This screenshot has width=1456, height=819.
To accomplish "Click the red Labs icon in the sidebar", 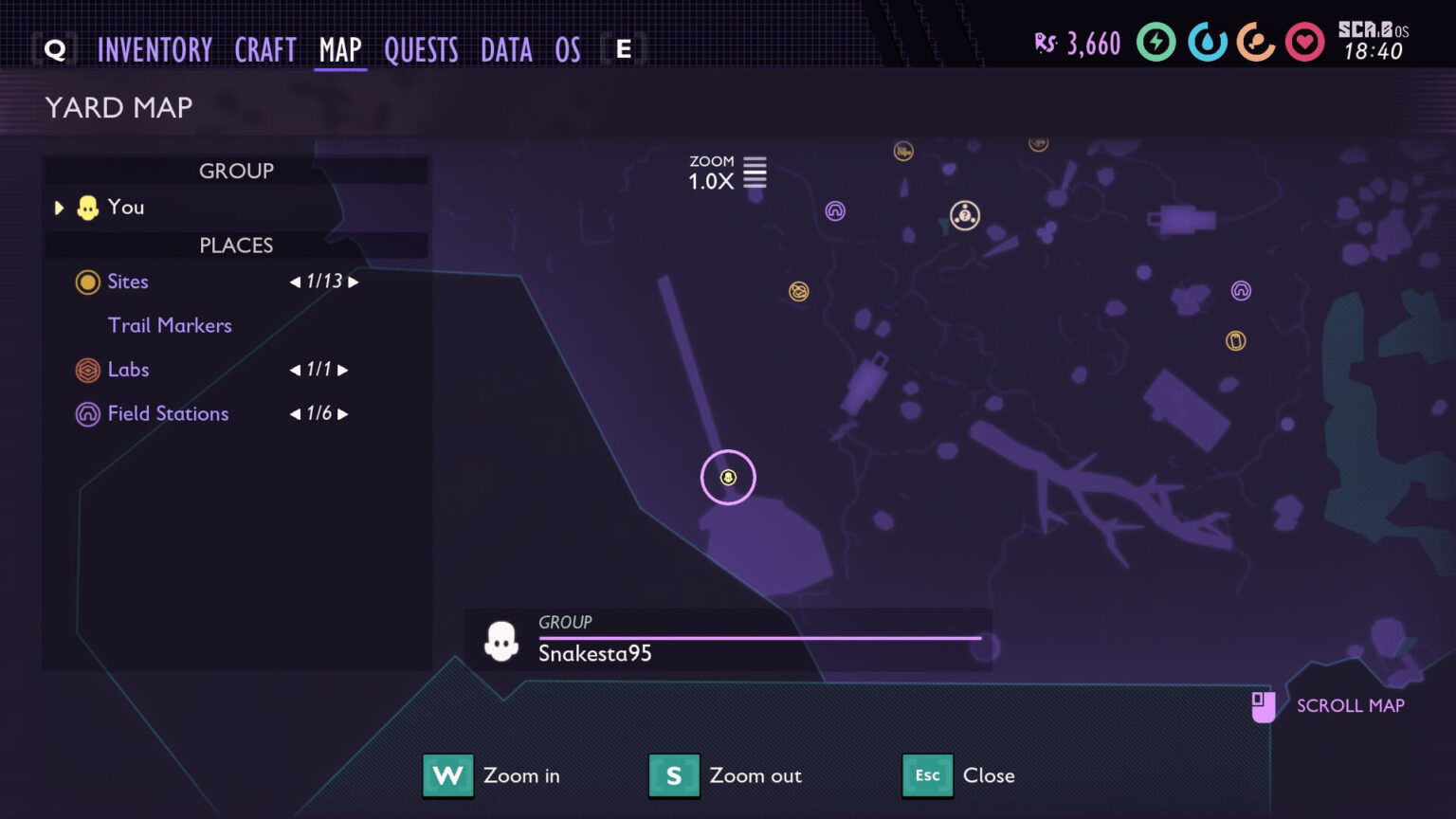I will click(87, 370).
